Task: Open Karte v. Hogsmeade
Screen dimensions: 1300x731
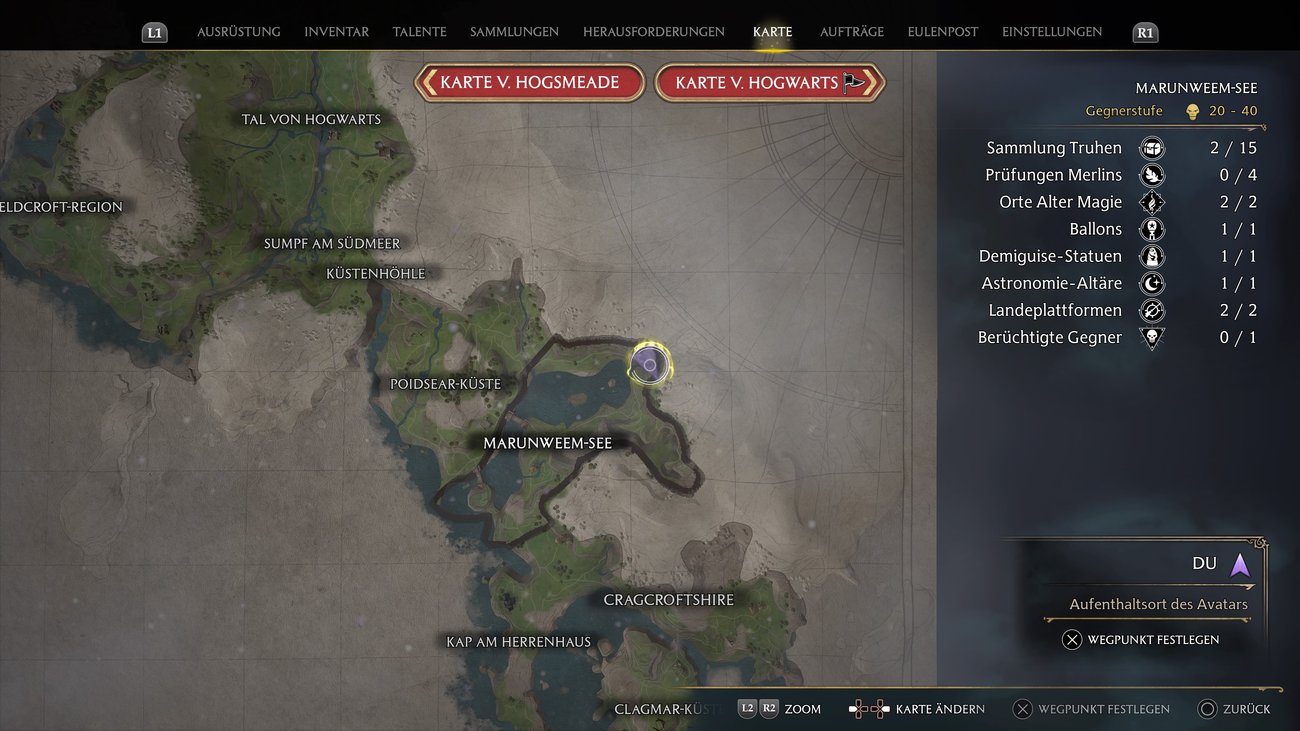Action: point(529,82)
